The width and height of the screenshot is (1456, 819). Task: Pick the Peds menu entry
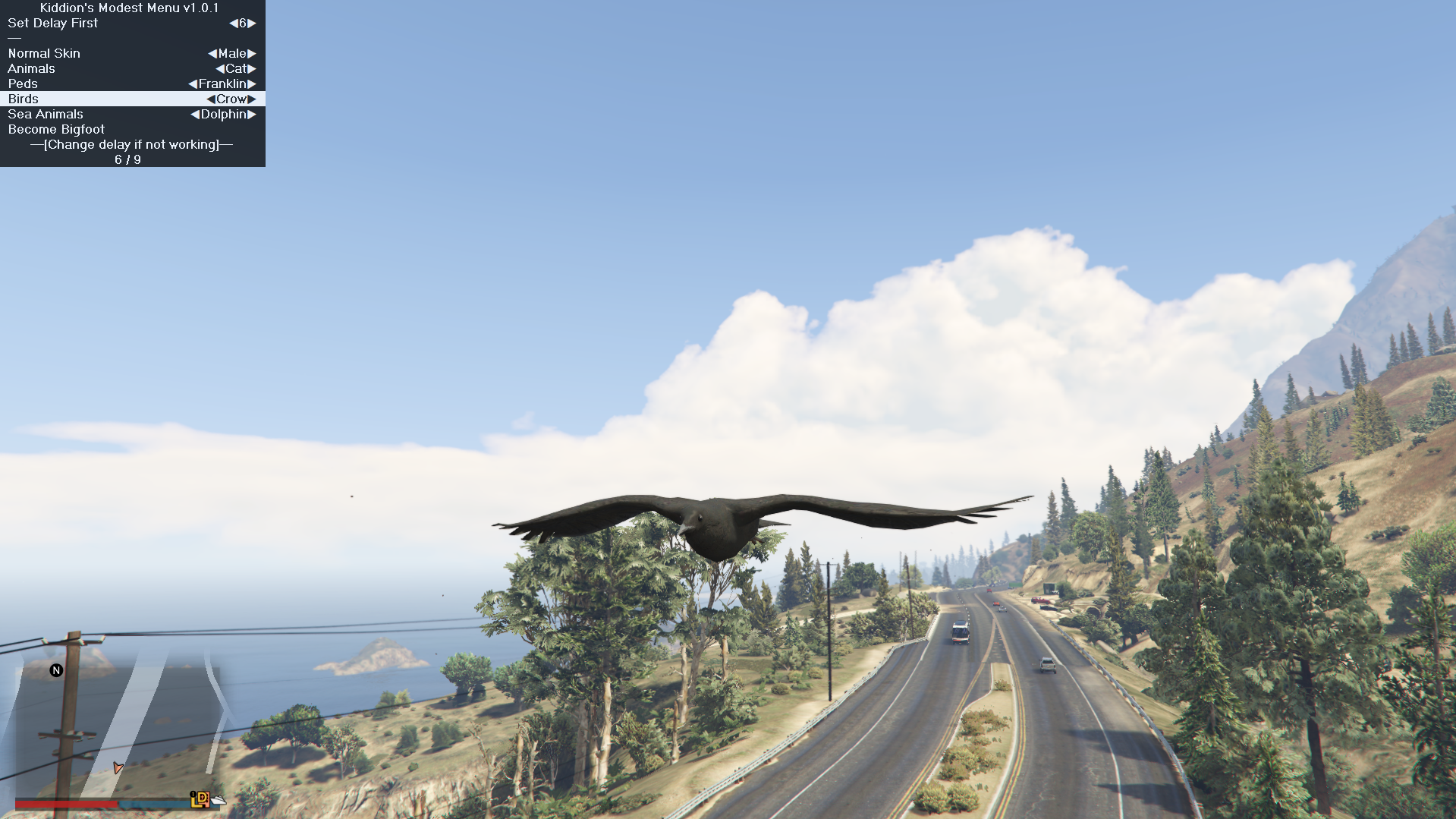(x=23, y=83)
